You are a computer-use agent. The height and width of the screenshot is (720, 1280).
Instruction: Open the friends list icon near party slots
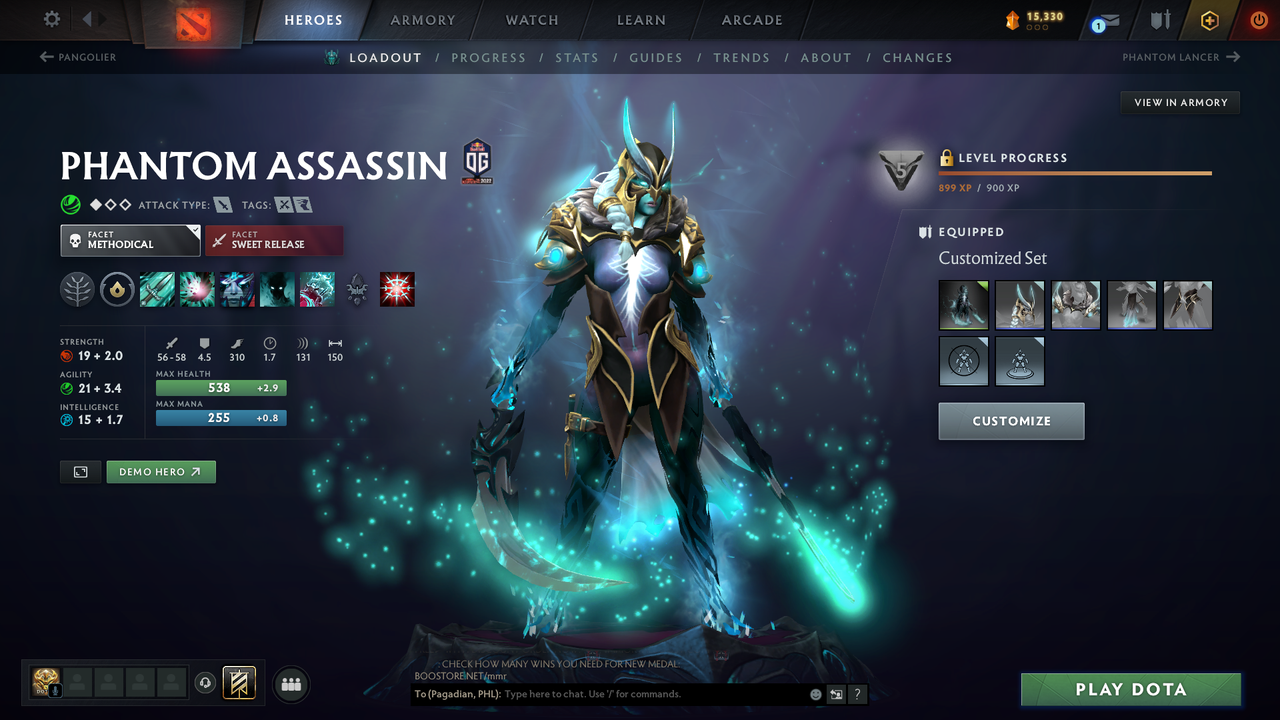[290, 684]
